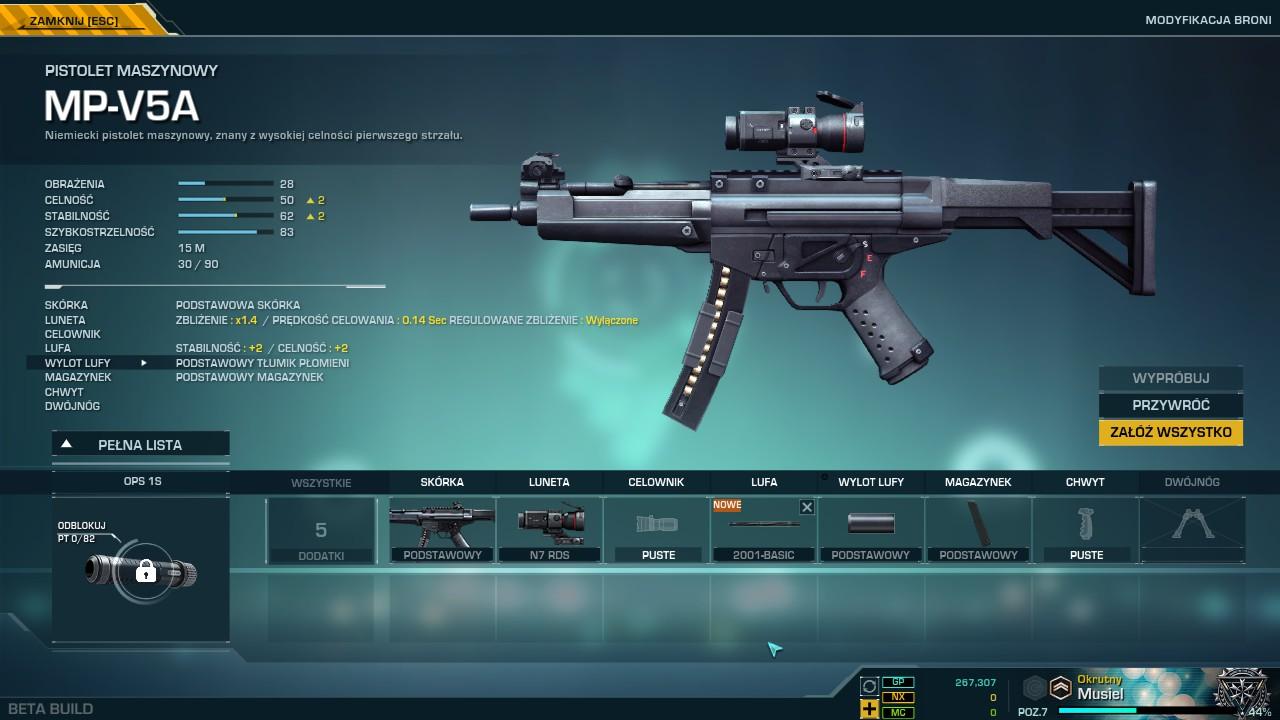Choose the N7 RDS Luneta slot

click(549, 530)
